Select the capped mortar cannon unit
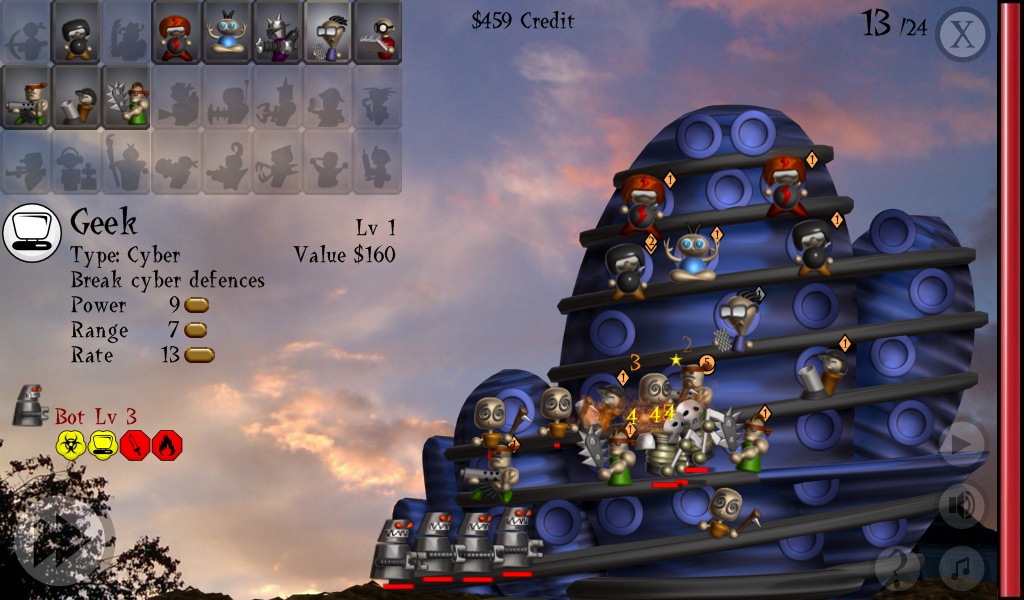Image resolution: width=1024 pixels, height=600 pixels. pyautogui.click(x=76, y=97)
